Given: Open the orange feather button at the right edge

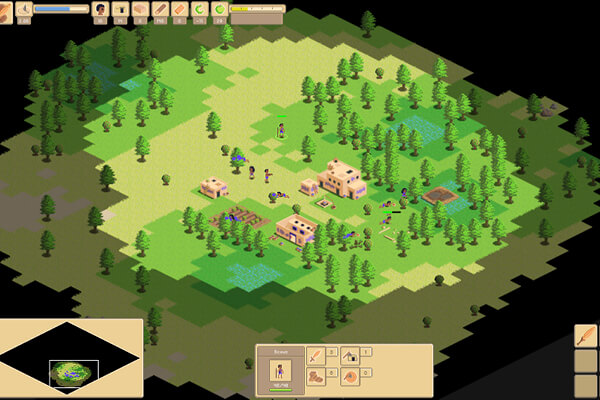Looking at the screenshot, I should (x=585, y=336).
